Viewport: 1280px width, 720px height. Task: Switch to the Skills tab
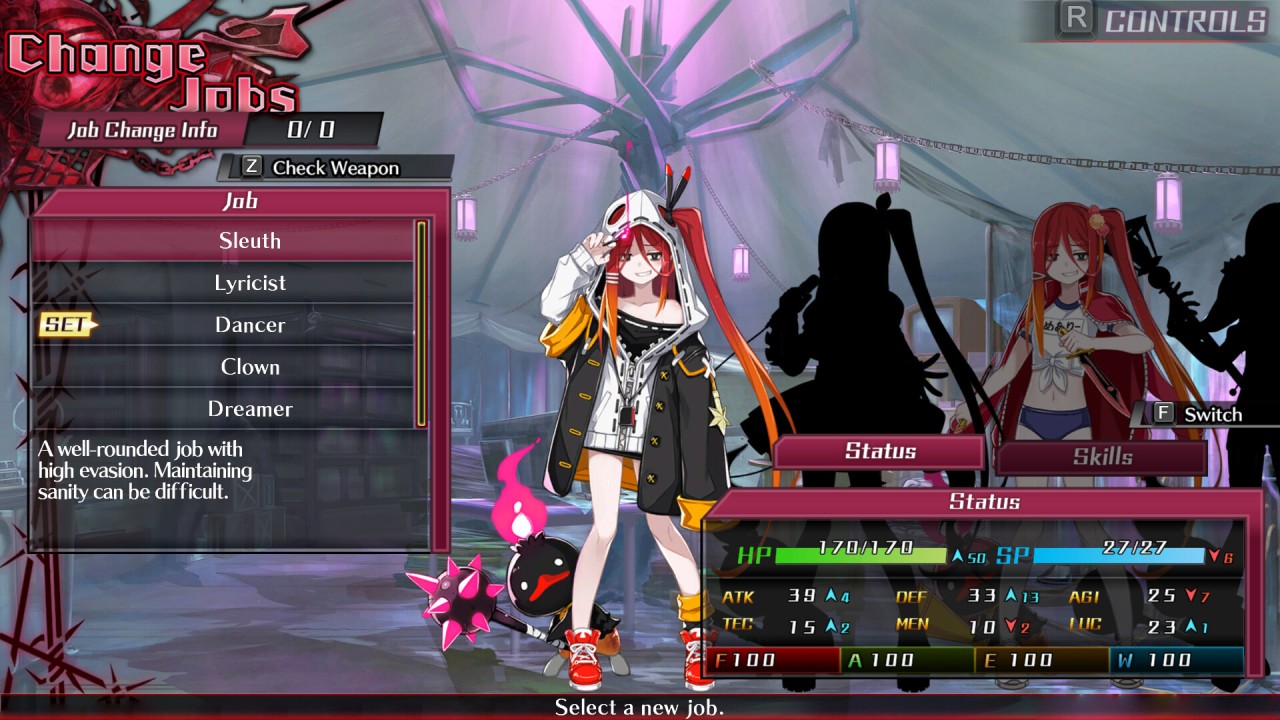(x=1102, y=457)
